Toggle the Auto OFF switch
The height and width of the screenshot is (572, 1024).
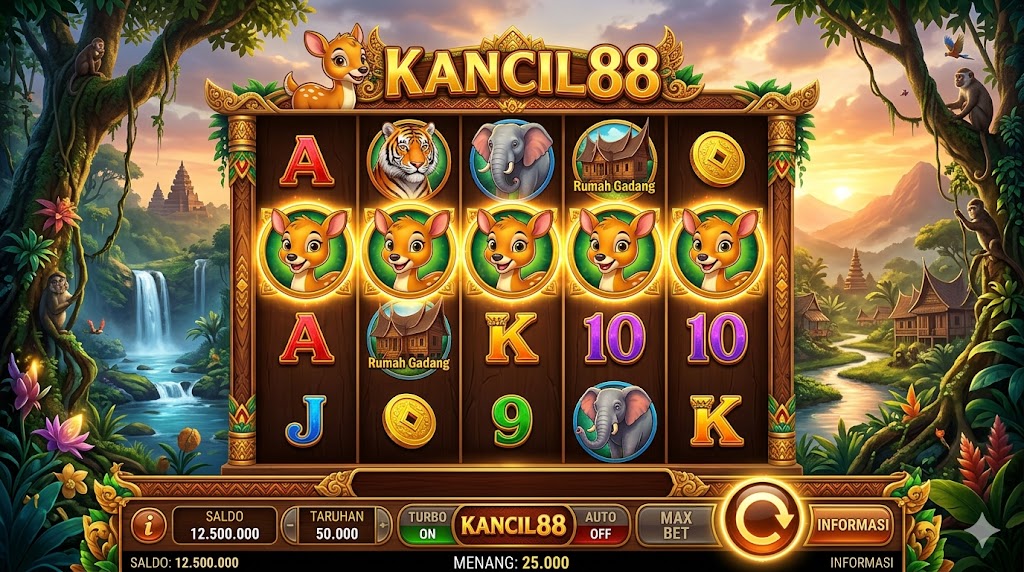point(600,525)
